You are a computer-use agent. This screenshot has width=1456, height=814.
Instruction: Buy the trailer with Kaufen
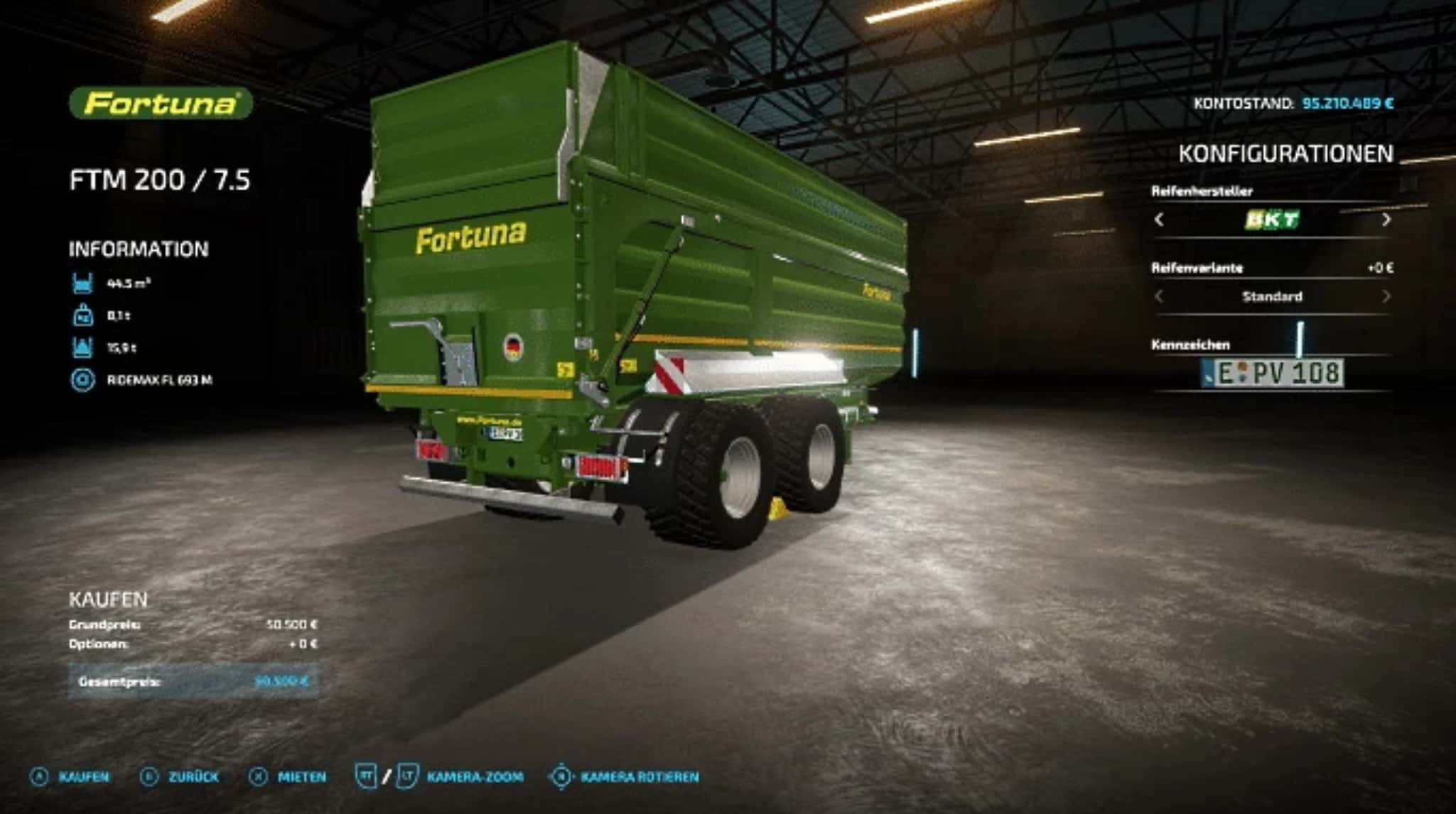click(71, 776)
